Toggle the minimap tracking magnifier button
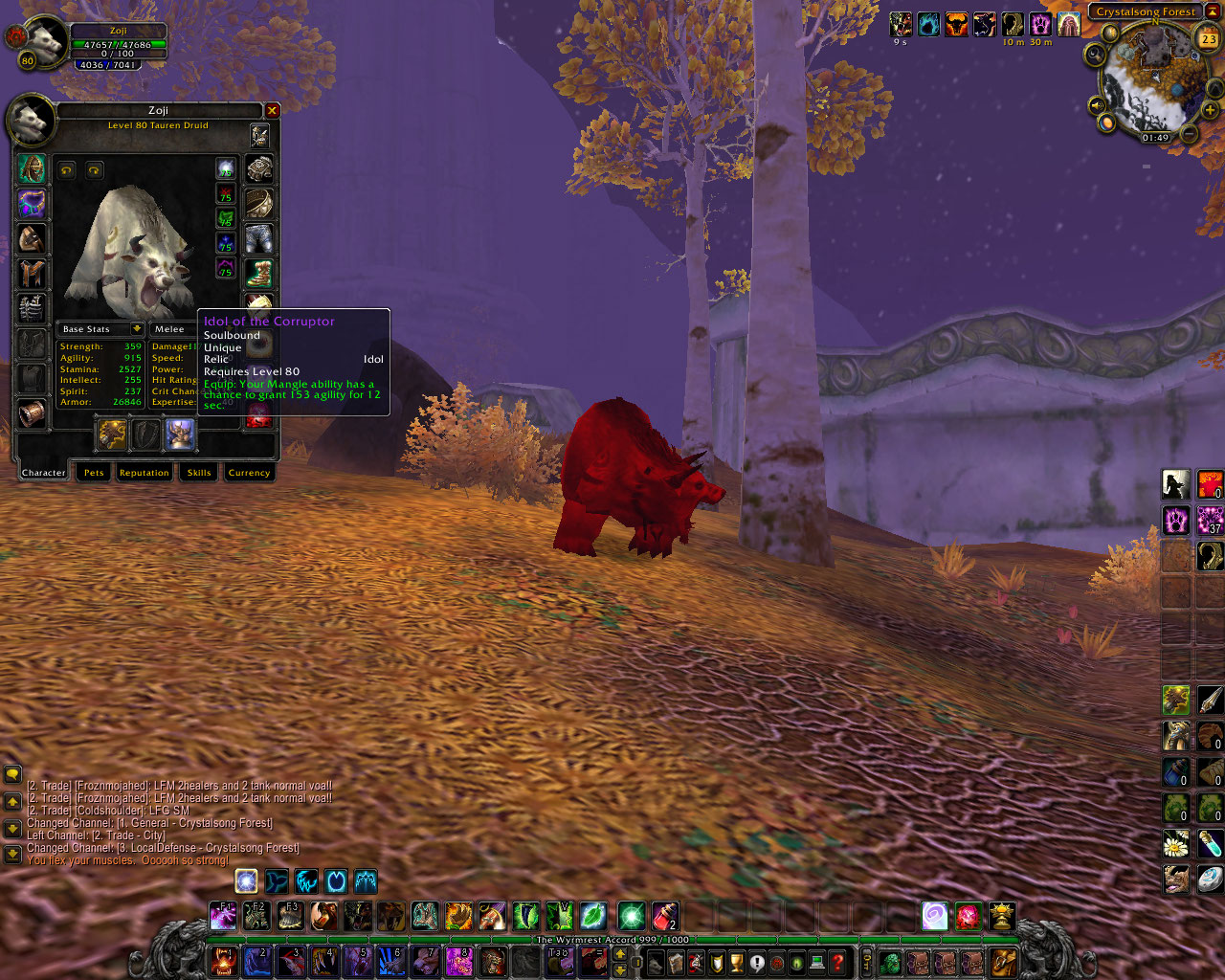 pos(1094,55)
